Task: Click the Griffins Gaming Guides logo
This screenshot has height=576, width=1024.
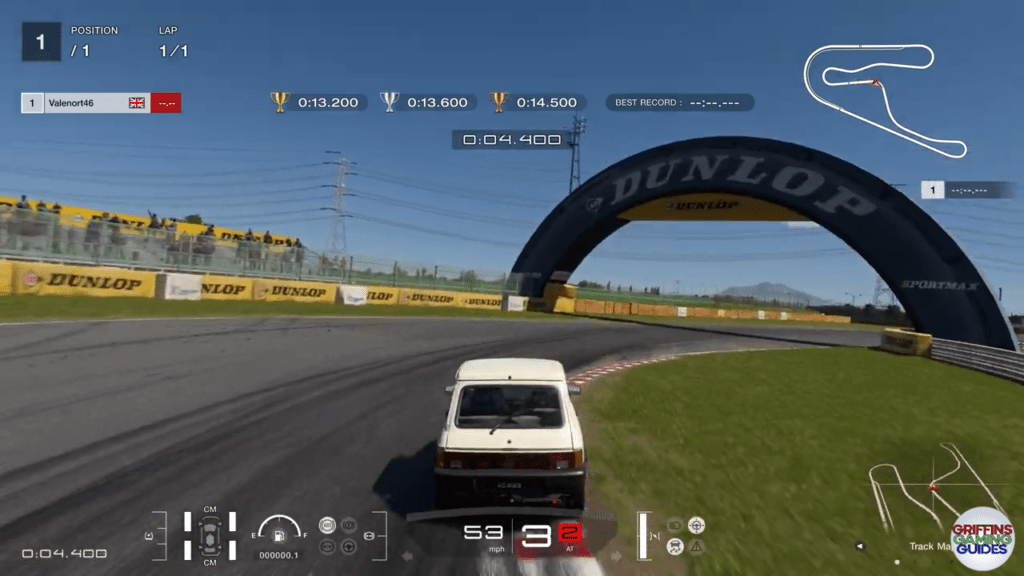Action: coord(981,538)
